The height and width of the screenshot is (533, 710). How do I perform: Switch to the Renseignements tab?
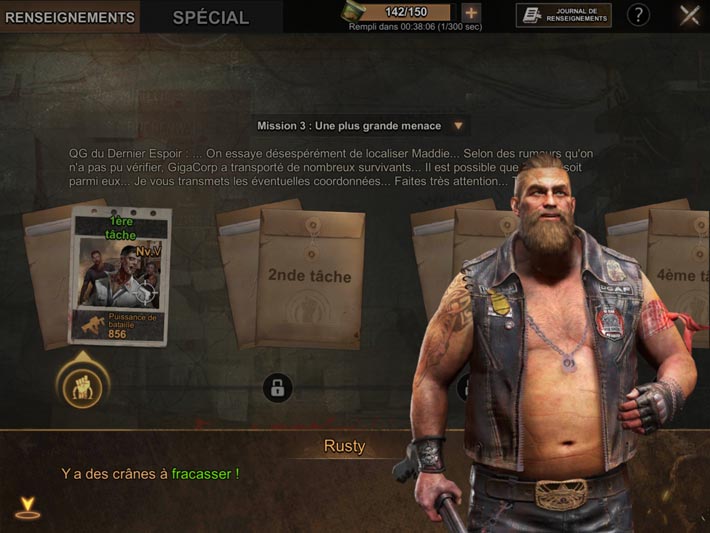tap(70, 17)
